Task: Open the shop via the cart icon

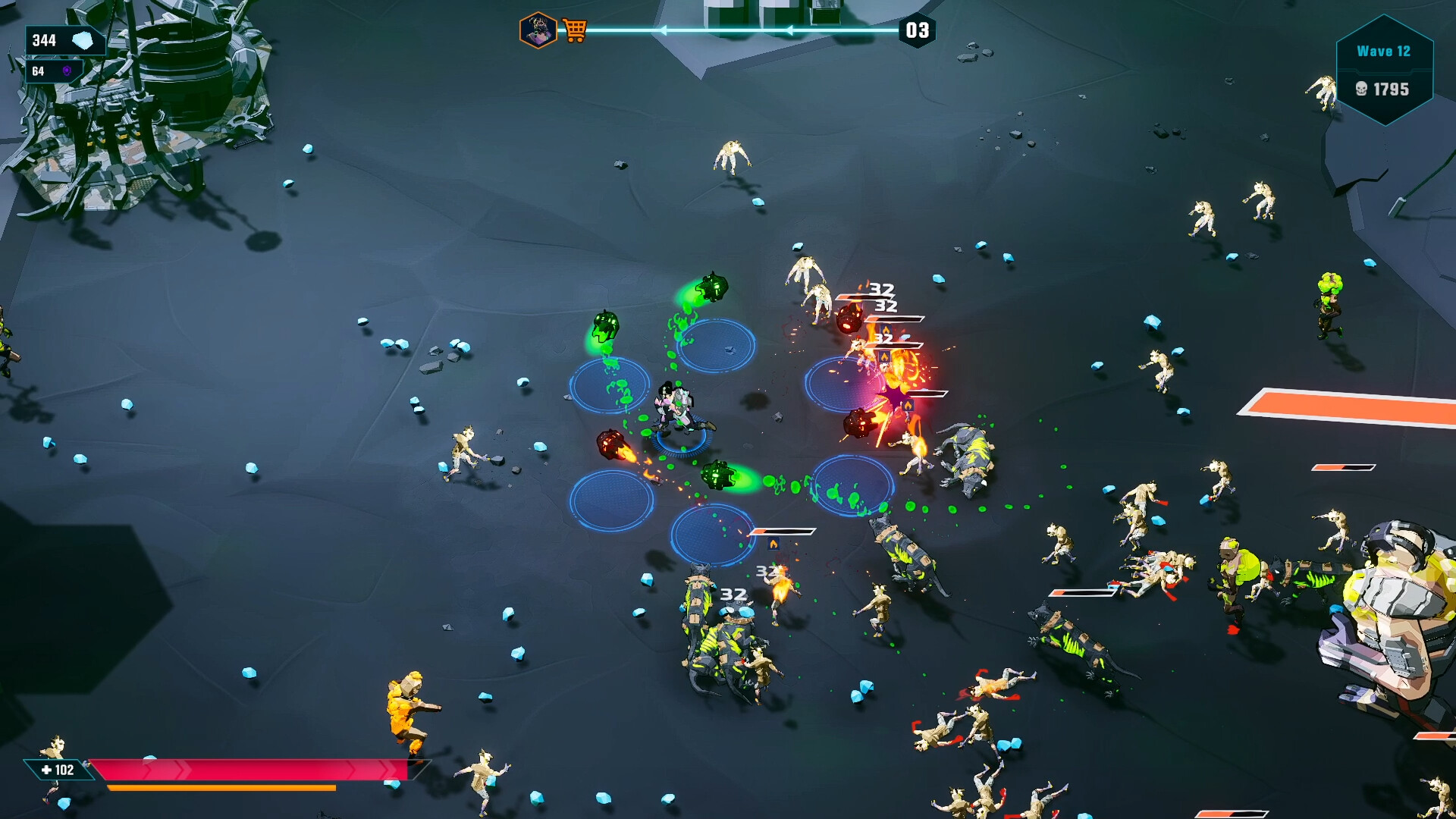Action: (x=576, y=29)
